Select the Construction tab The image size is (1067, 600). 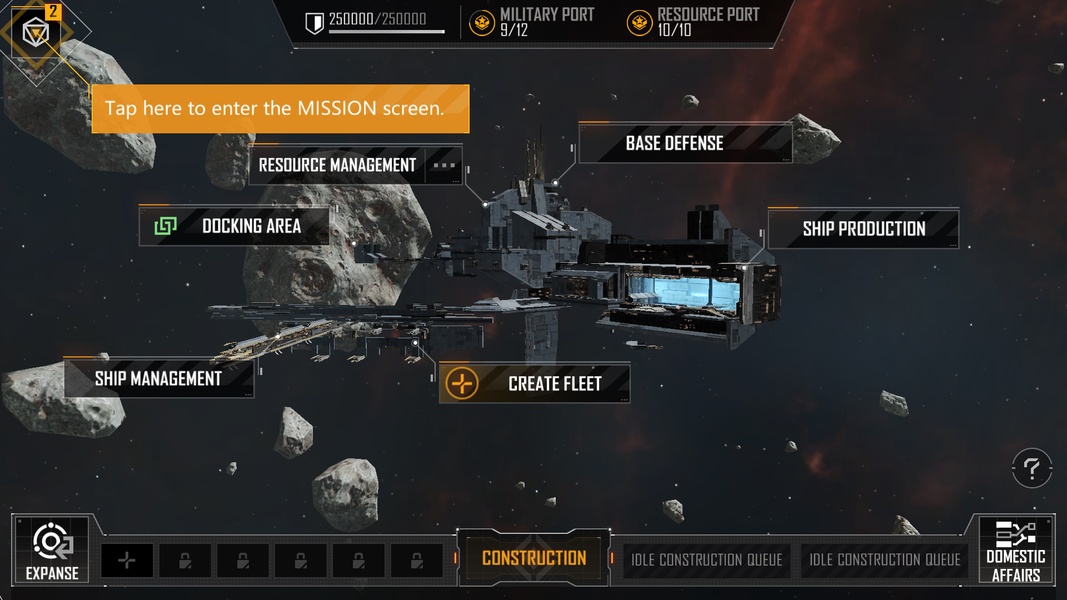click(x=534, y=558)
